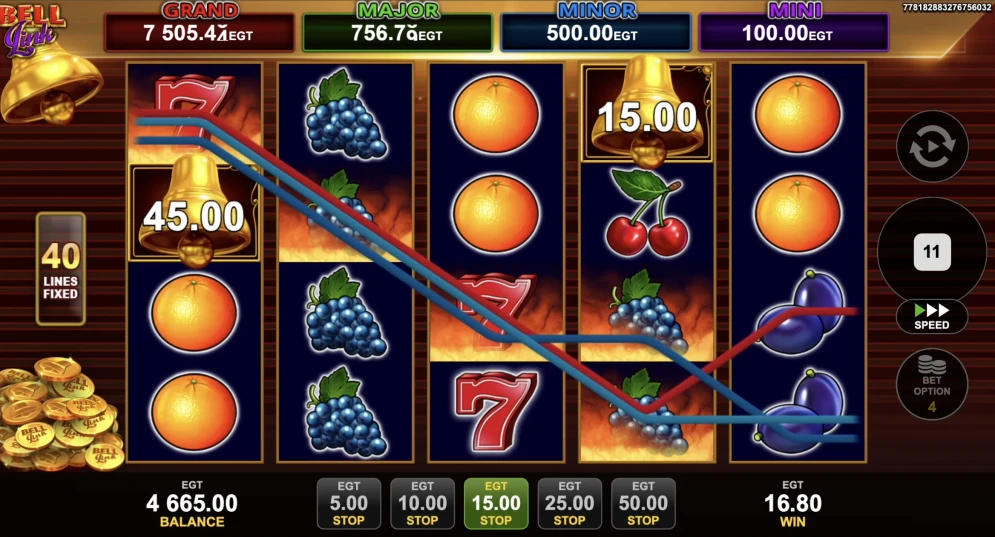Pick the 25.00 EGT stop button
995x537 pixels.
[x=569, y=503]
